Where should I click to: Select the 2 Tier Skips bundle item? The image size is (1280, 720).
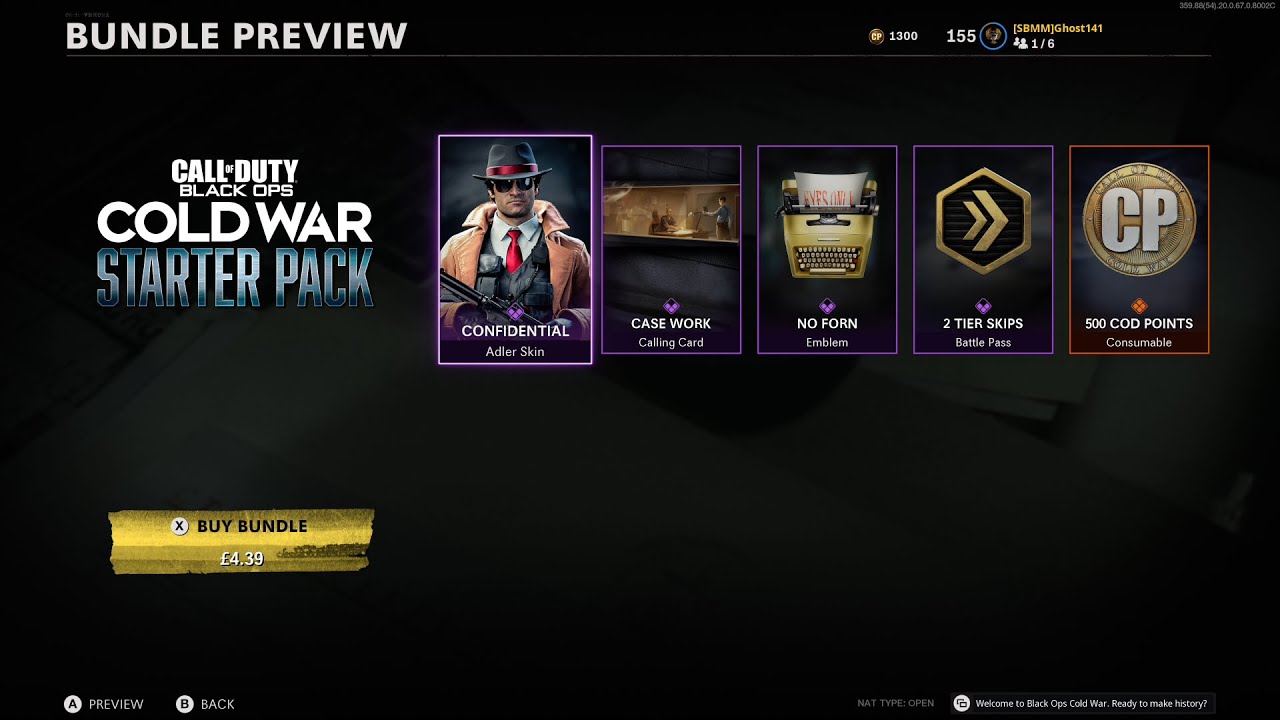pyautogui.click(x=983, y=250)
